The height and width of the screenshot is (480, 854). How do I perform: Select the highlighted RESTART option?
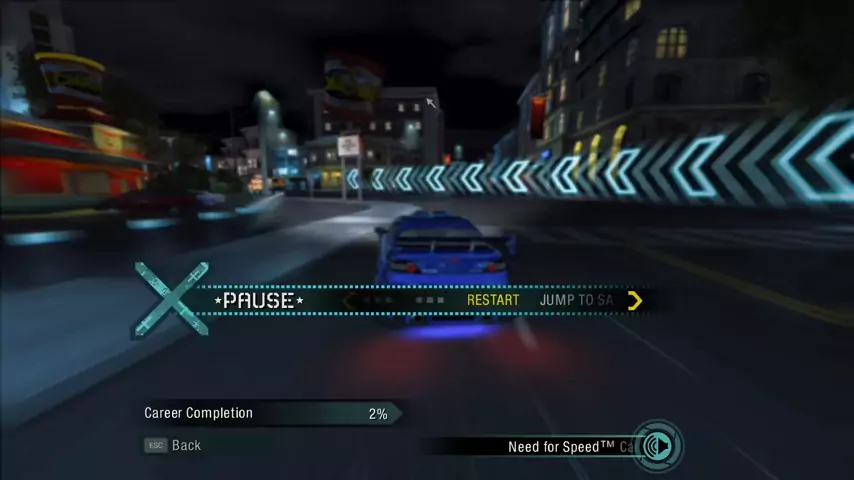pos(493,300)
